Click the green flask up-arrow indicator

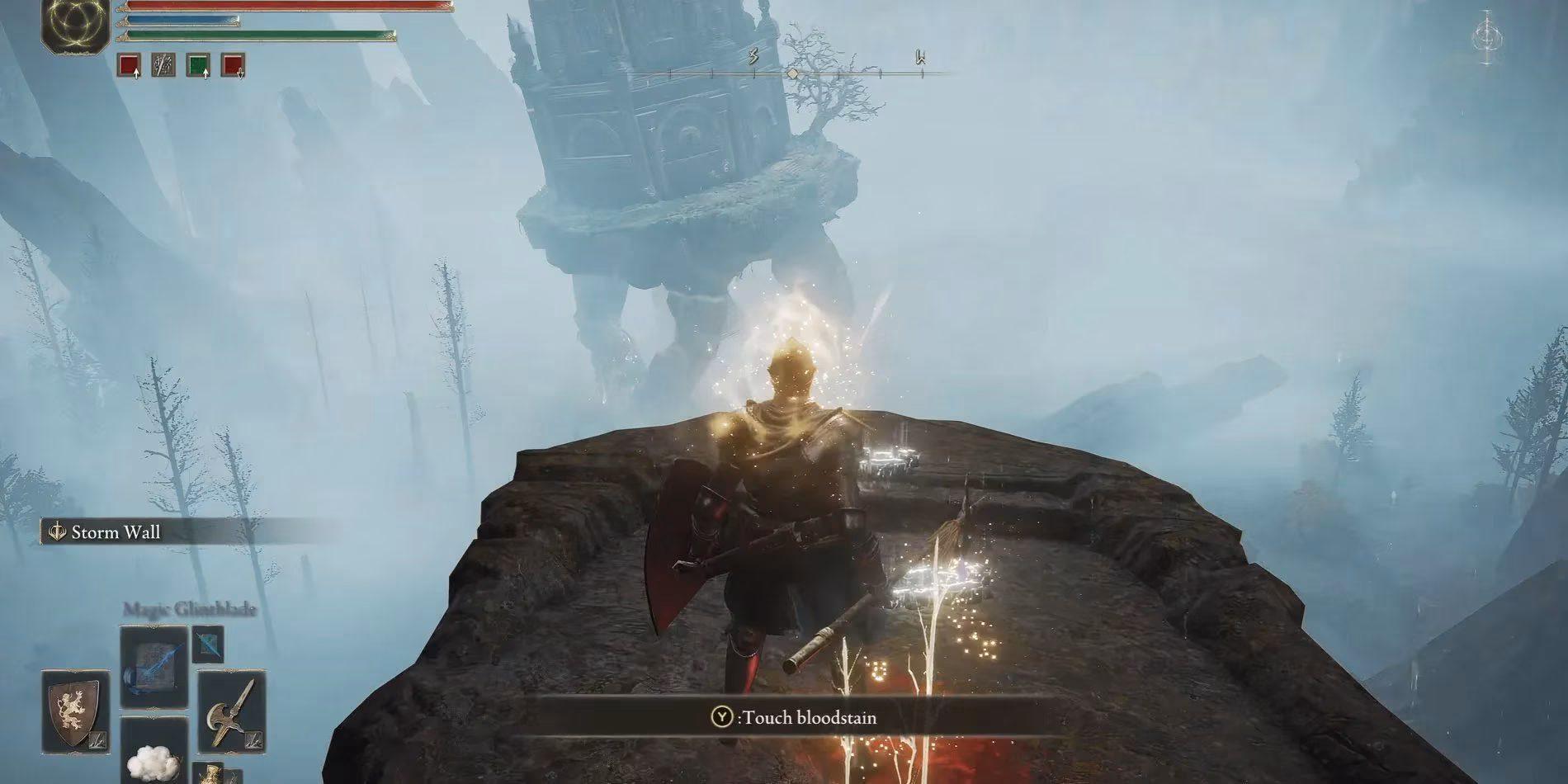tap(205, 74)
